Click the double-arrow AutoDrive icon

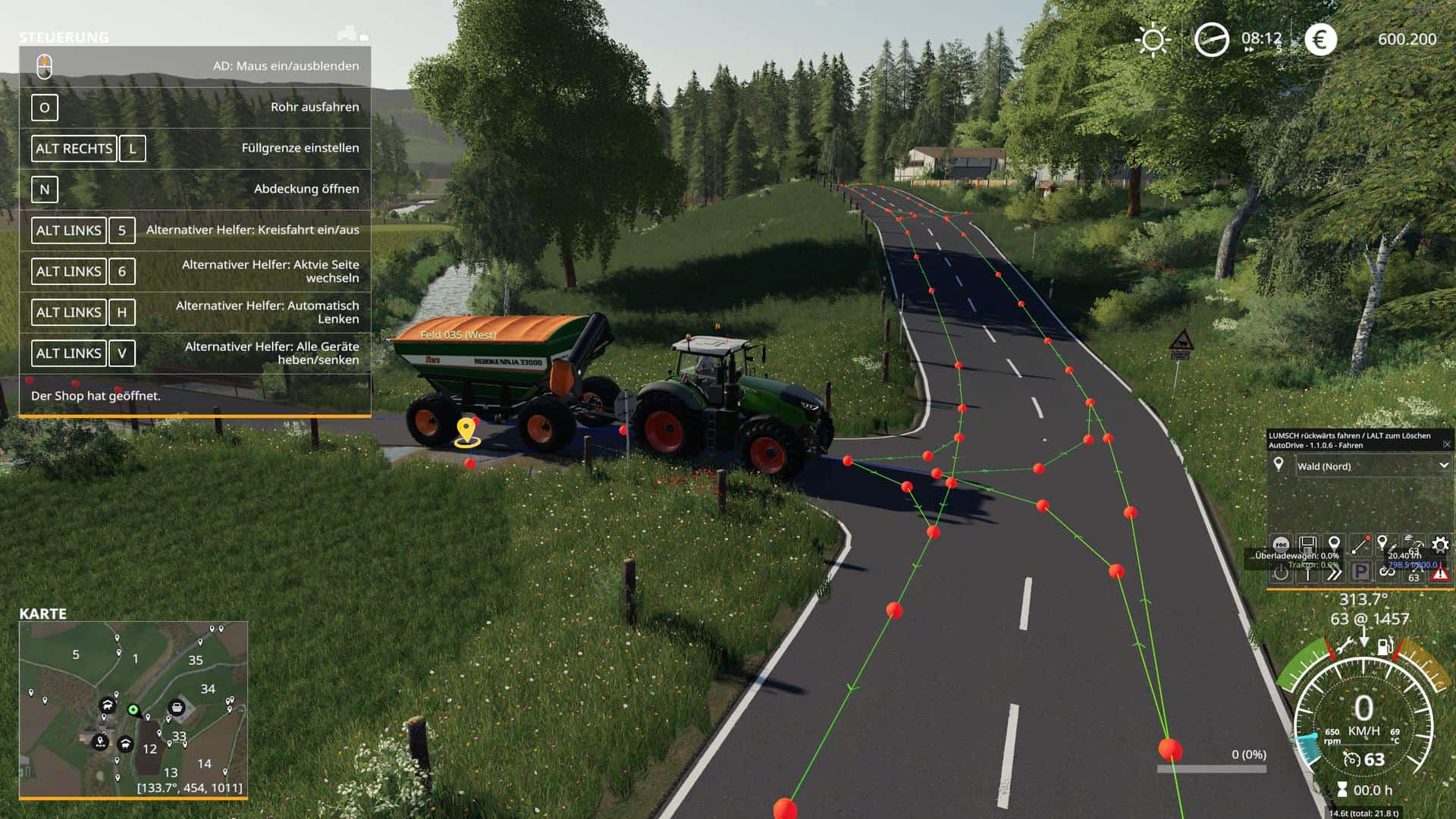point(1334,573)
